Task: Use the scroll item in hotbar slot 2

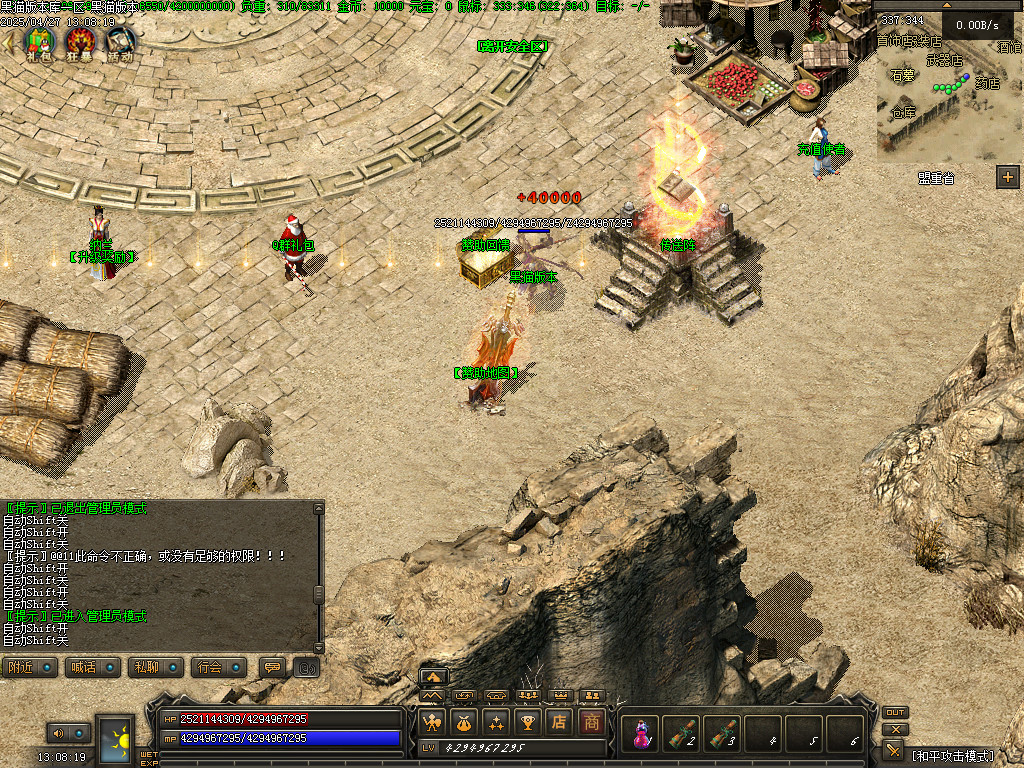Action: click(x=681, y=734)
